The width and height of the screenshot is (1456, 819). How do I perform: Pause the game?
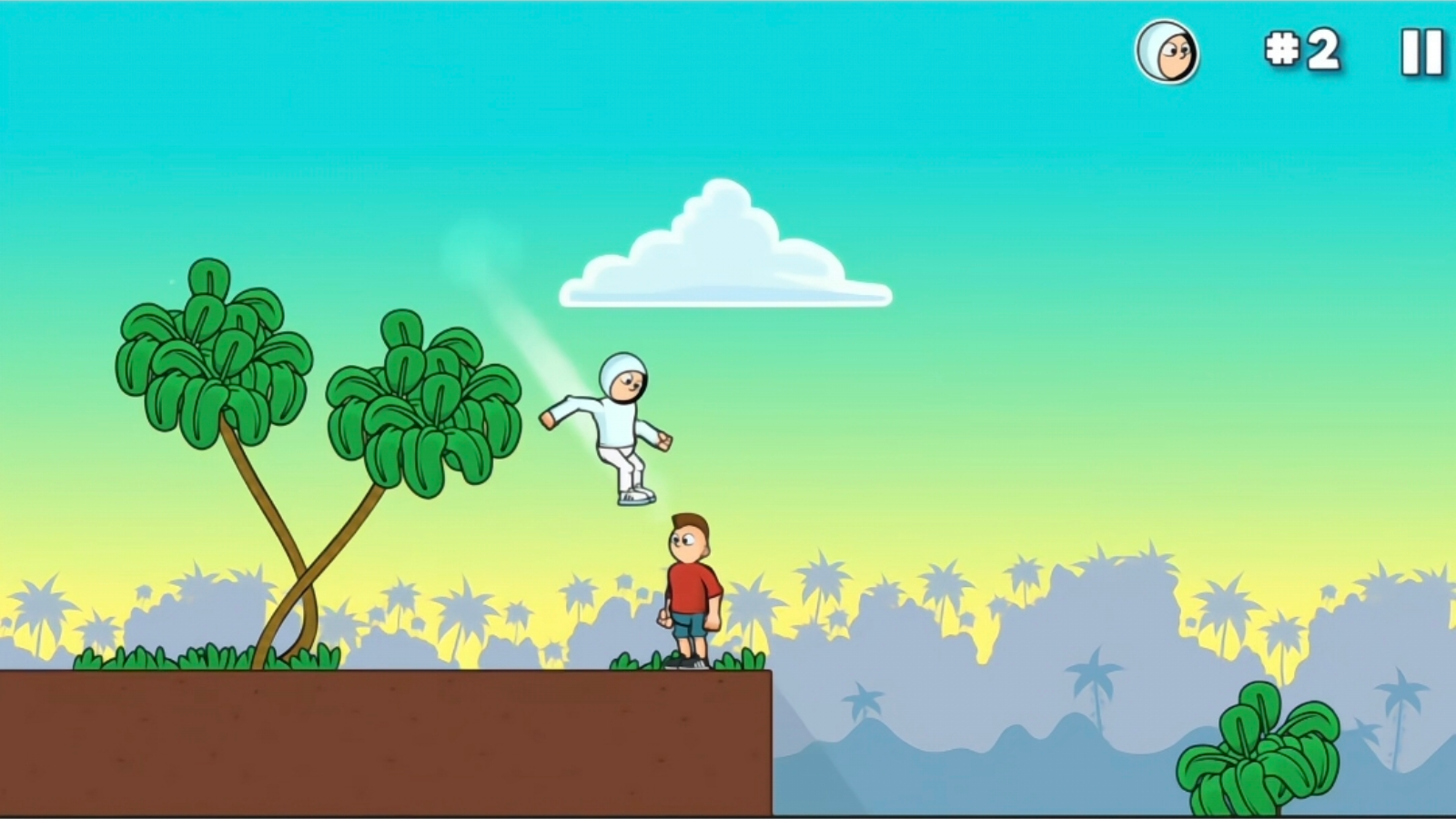click(1421, 54)
